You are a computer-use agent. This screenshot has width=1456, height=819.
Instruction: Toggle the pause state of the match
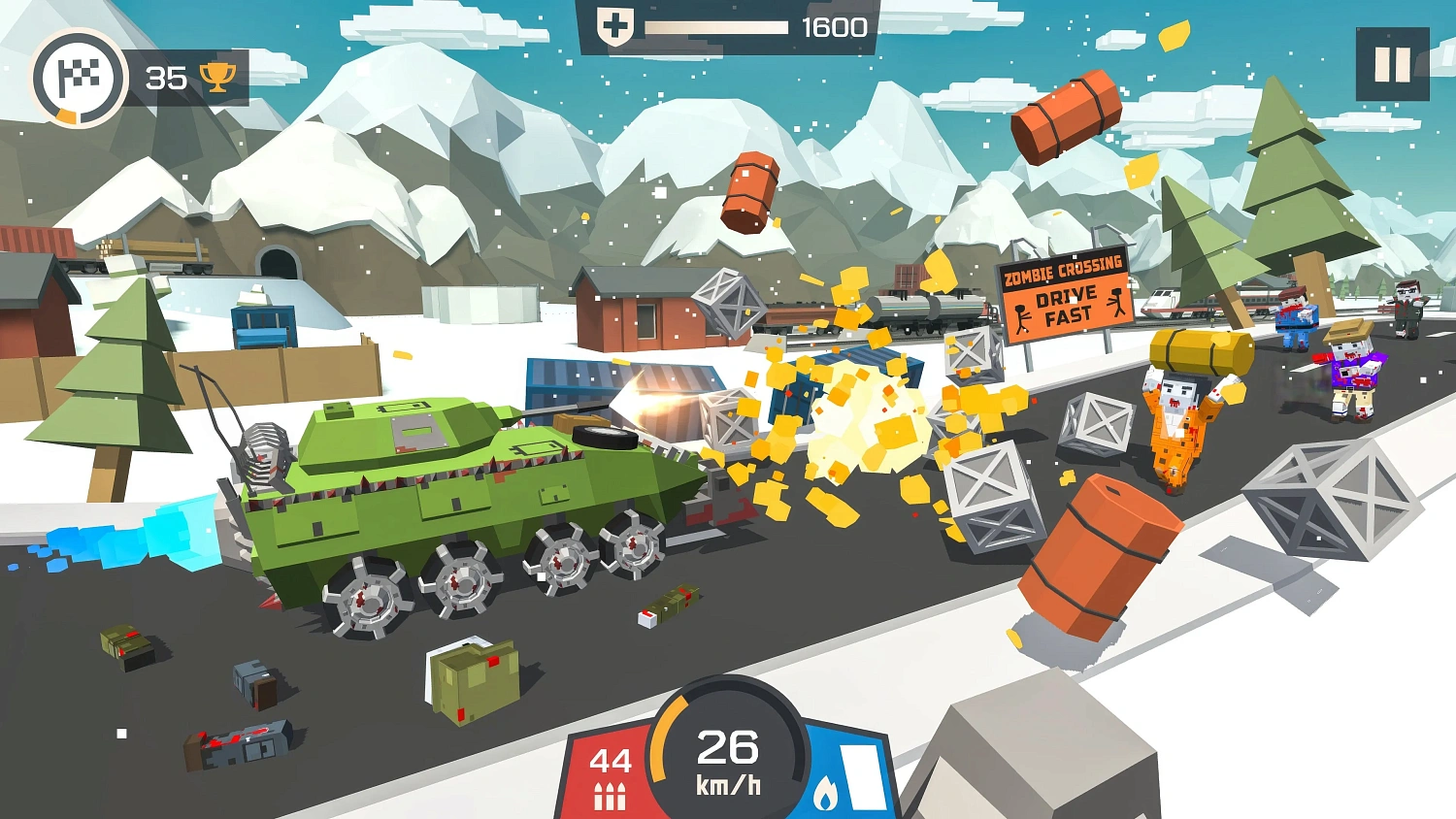(1391, 65)
